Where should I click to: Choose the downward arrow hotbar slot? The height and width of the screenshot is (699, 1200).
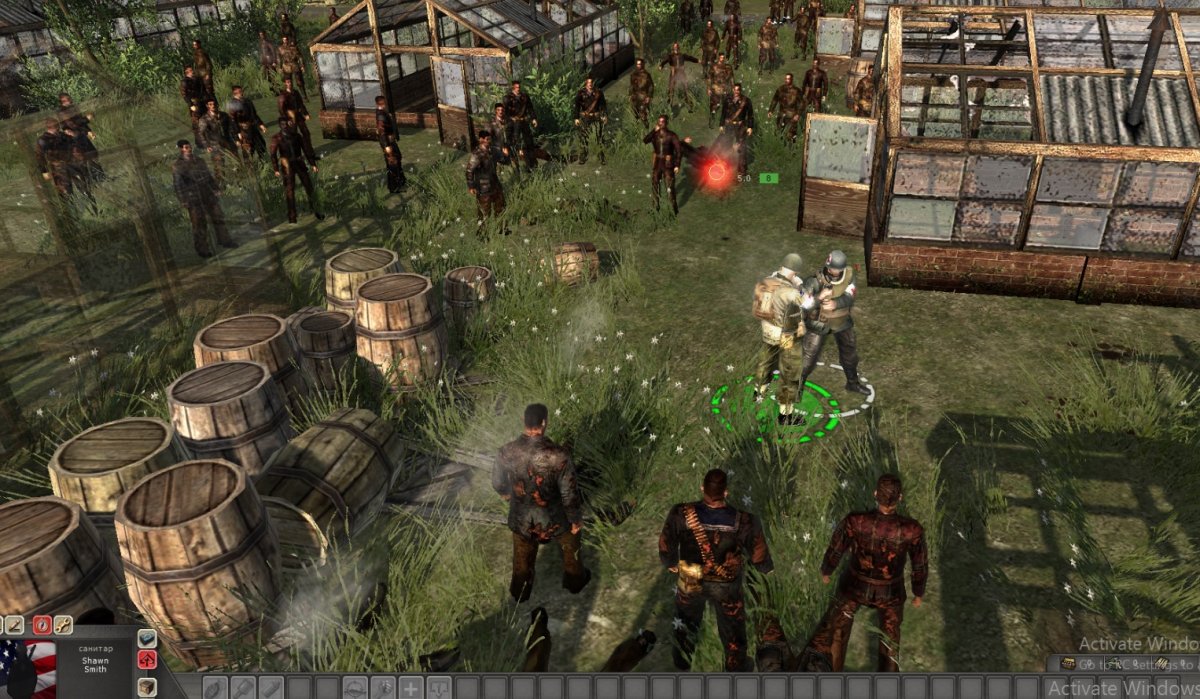click(439, 688)
